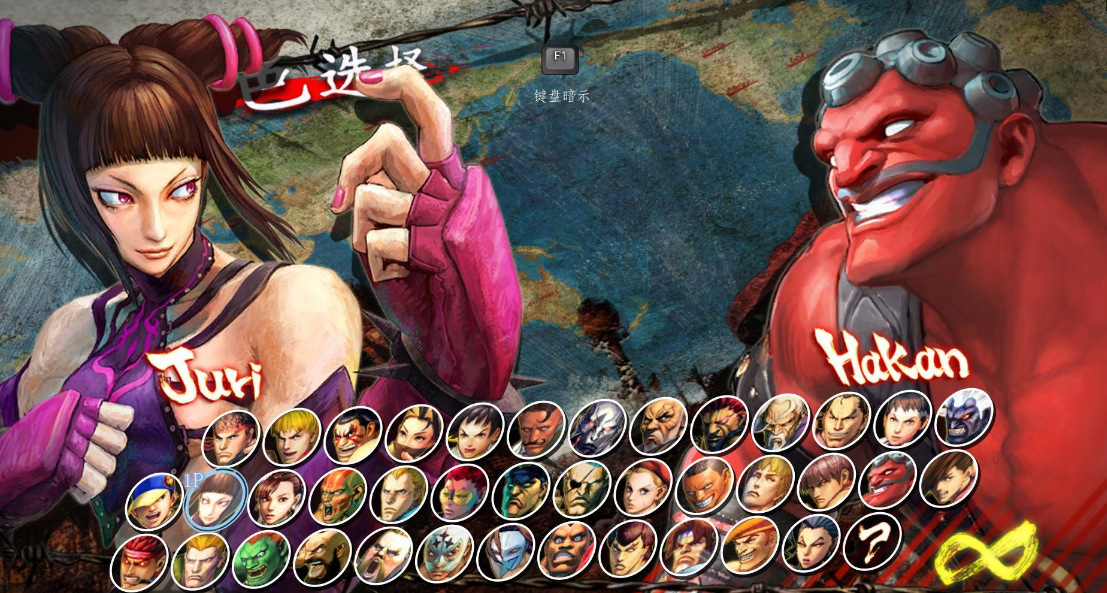Viewport: 1107px width, 593px height.
Task: Select Vega's white-masked portrait
Action: (505, 552)
